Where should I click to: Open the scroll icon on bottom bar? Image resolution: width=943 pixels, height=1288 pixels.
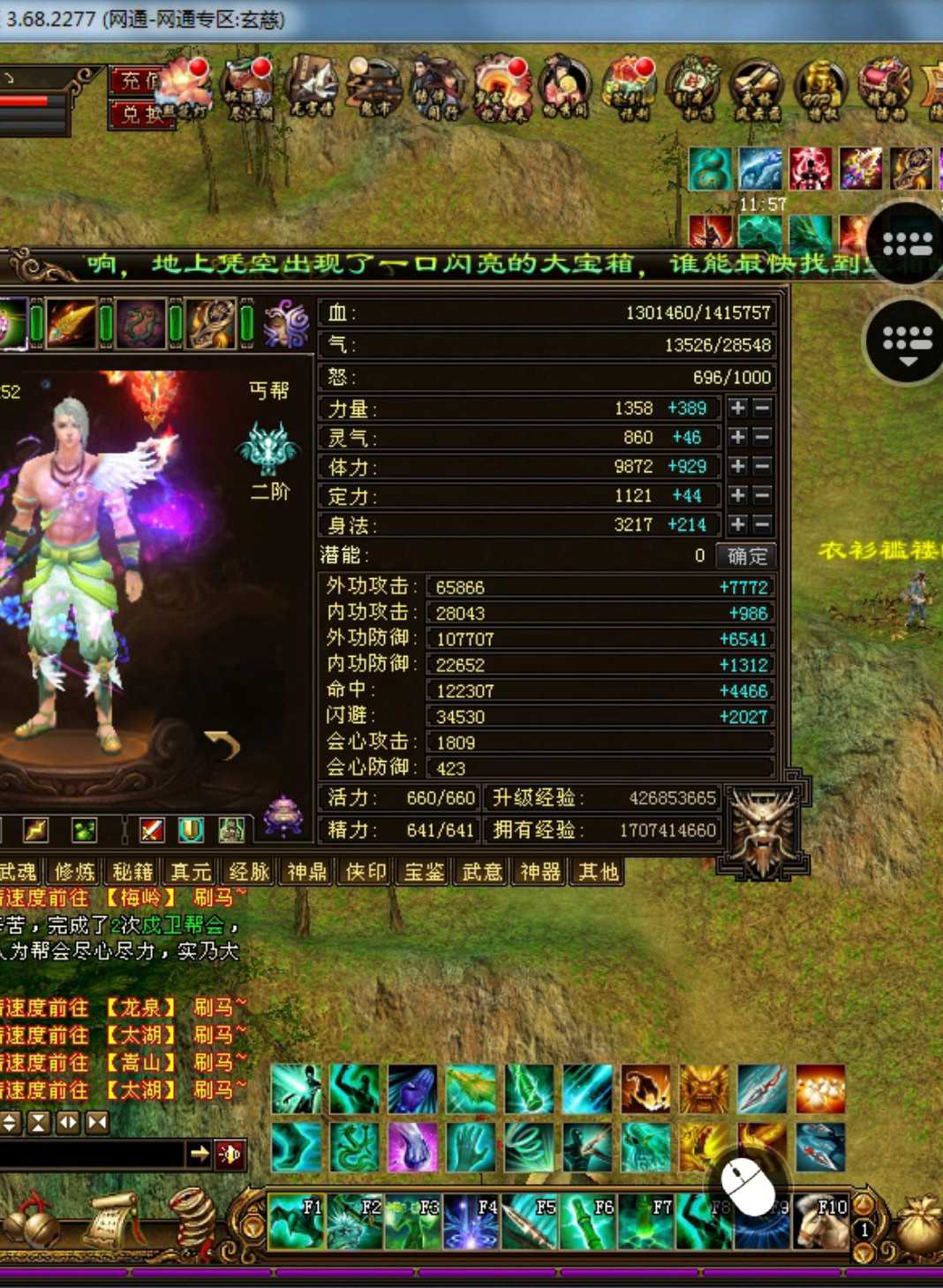[110, 1223]
